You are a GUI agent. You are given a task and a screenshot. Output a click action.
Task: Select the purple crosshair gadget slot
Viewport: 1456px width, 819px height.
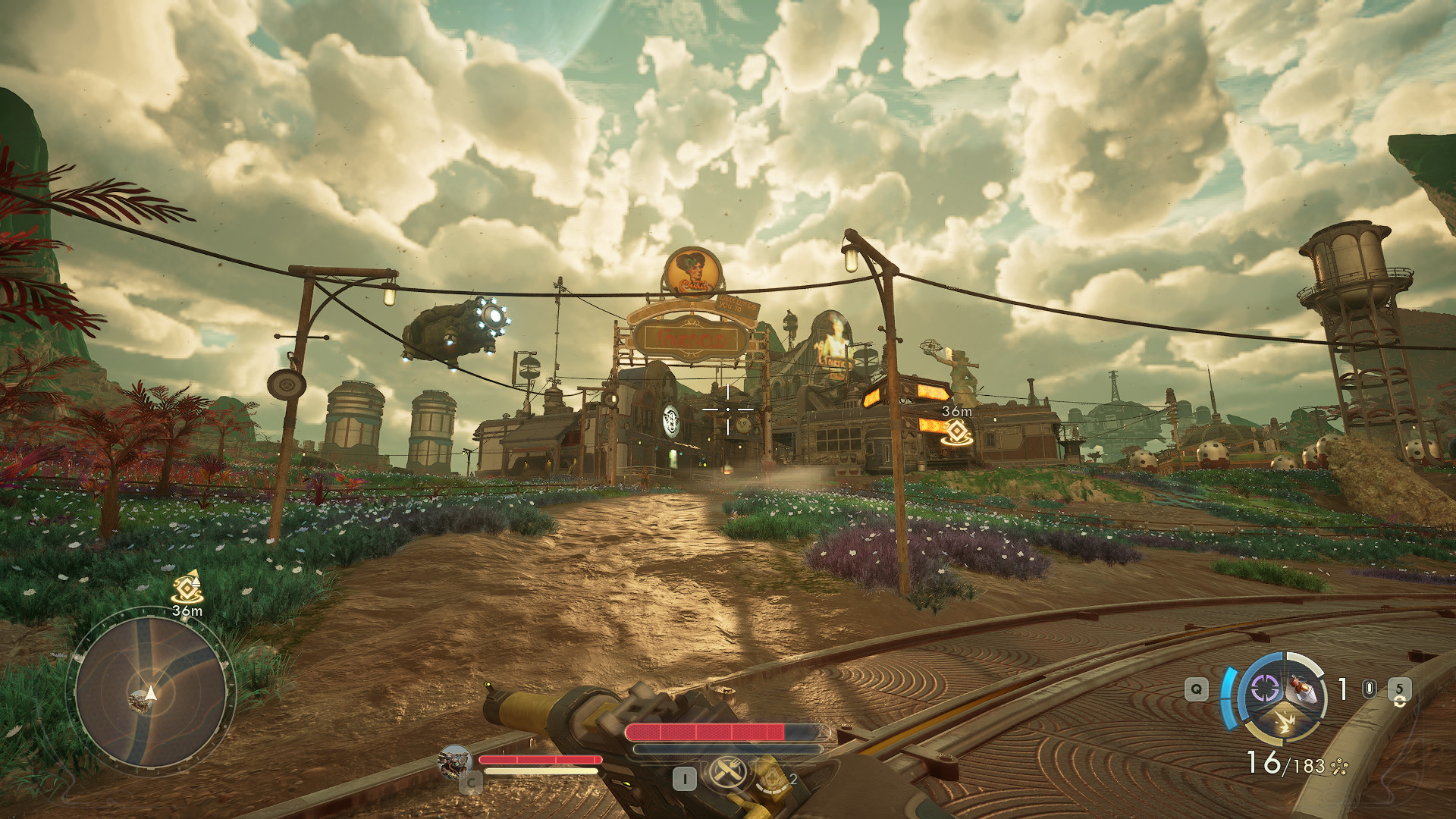click(1264, 689)
